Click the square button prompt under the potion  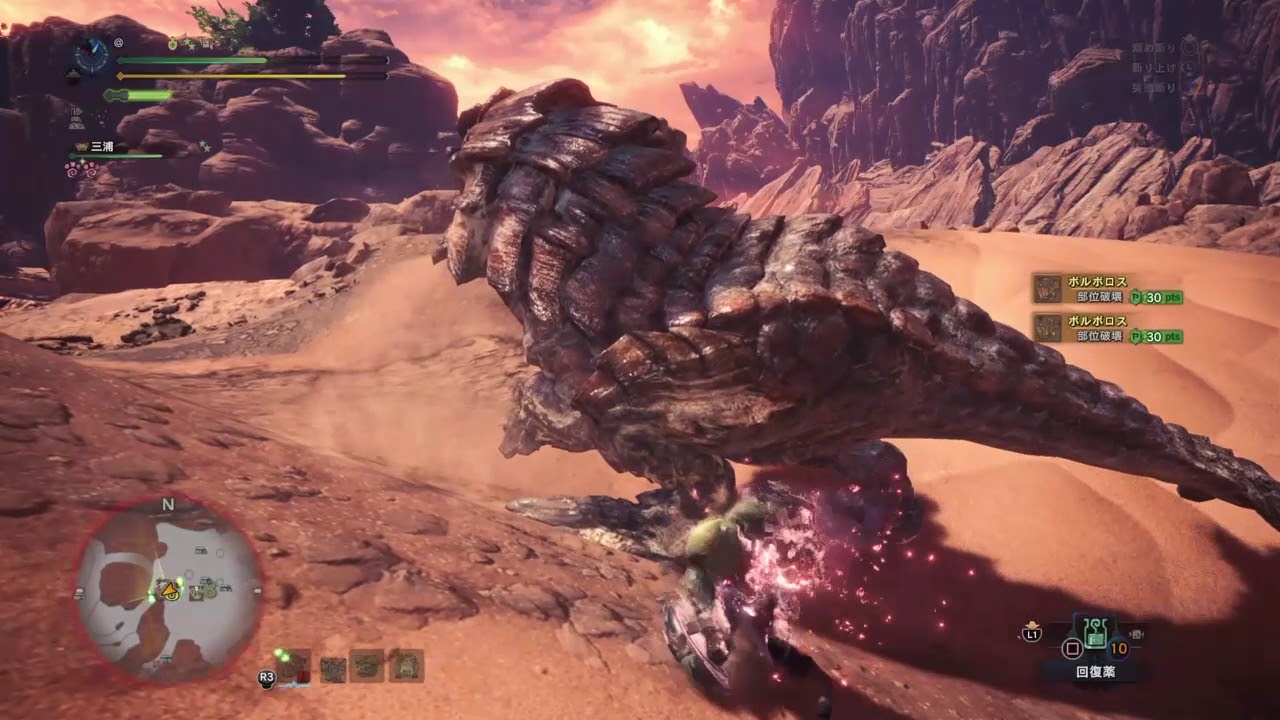tap(1072, 648)
